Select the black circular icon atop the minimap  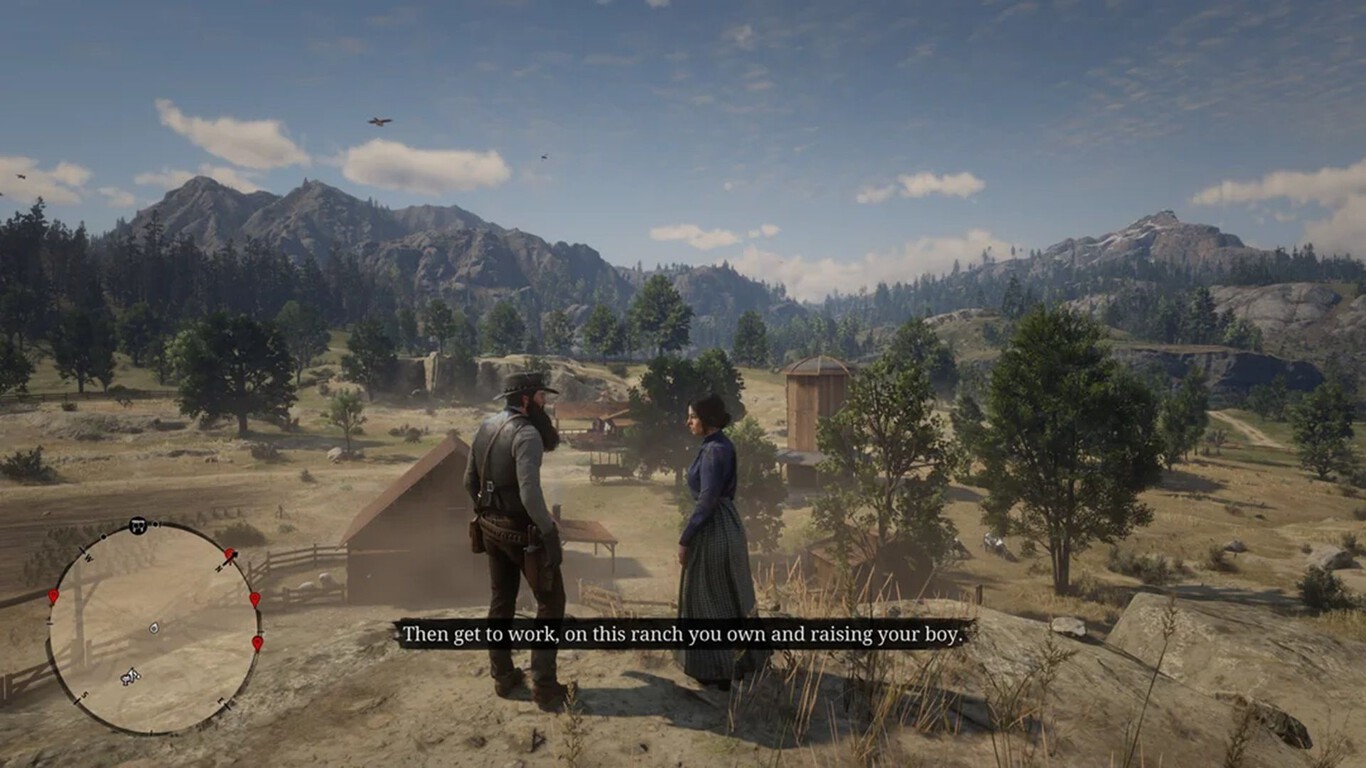pos(138,525)
